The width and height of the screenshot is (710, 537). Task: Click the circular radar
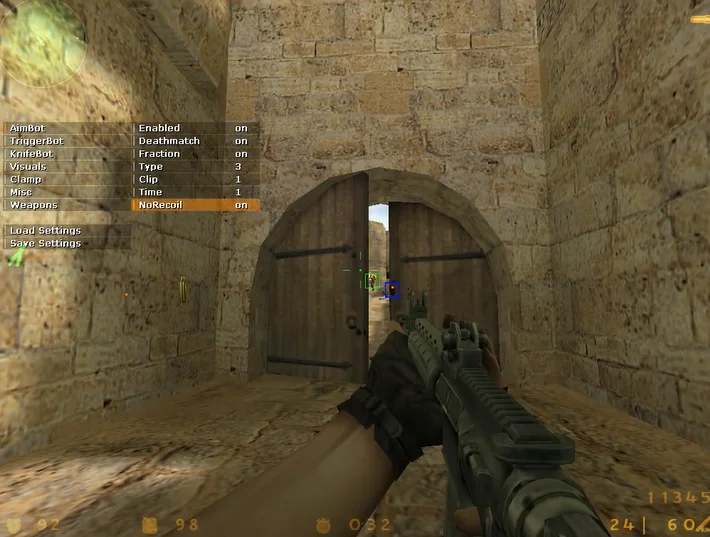(43, 42)
